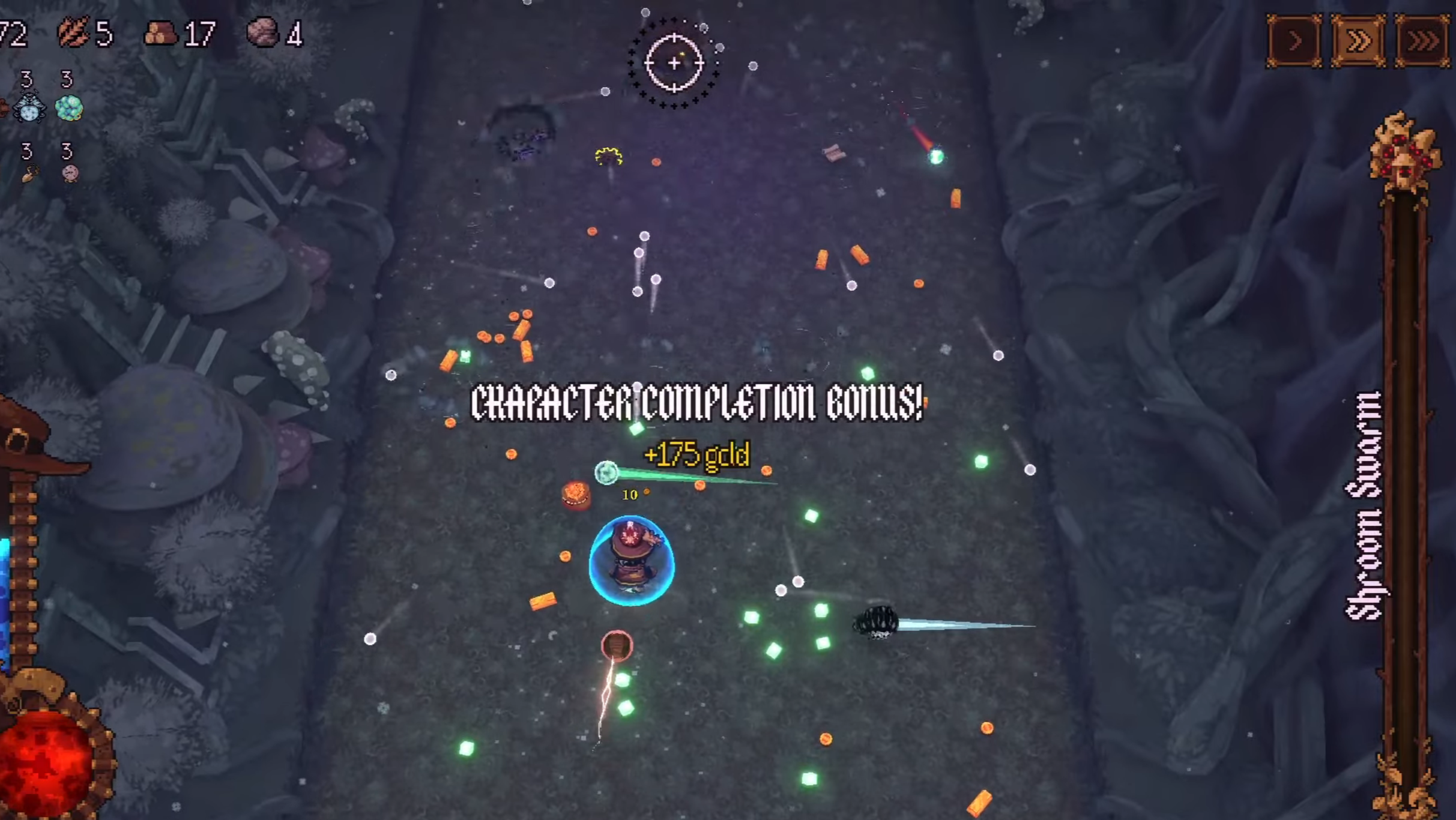Screen dimensions: 1456x820
Task: Click the targeting reticle at top of arena
Action: 674,62
